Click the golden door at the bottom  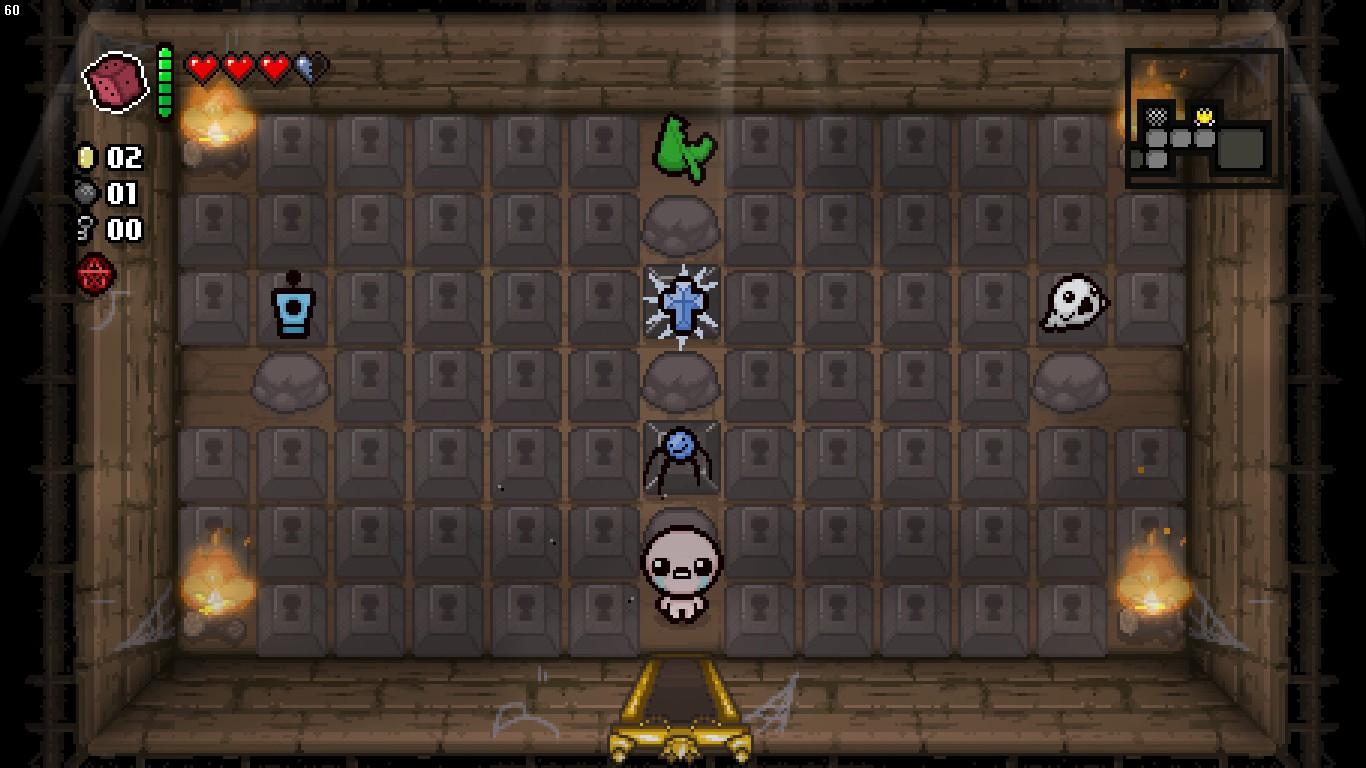point(680,710)
